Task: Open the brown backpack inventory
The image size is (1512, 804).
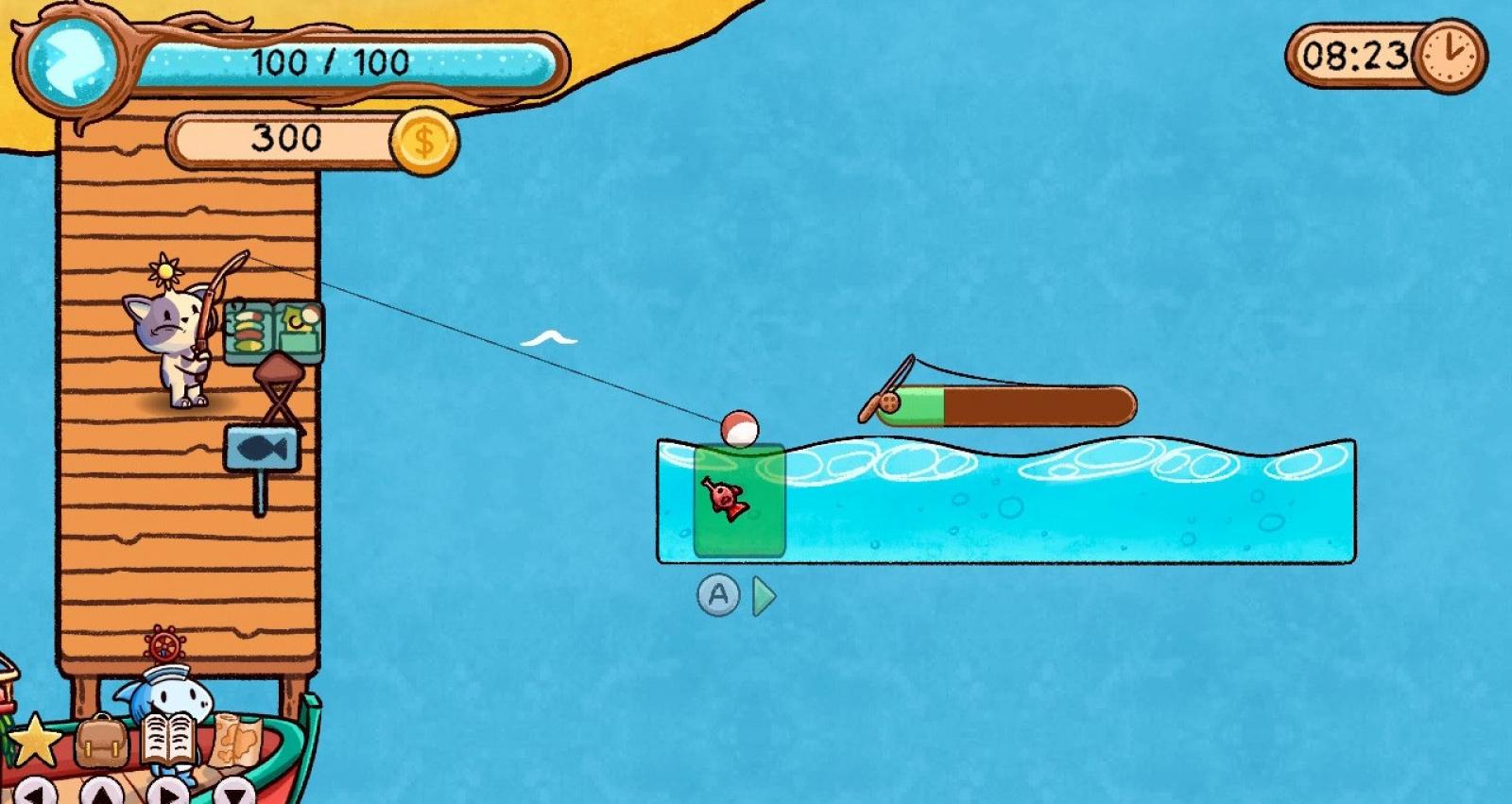Action: point(101,742)
